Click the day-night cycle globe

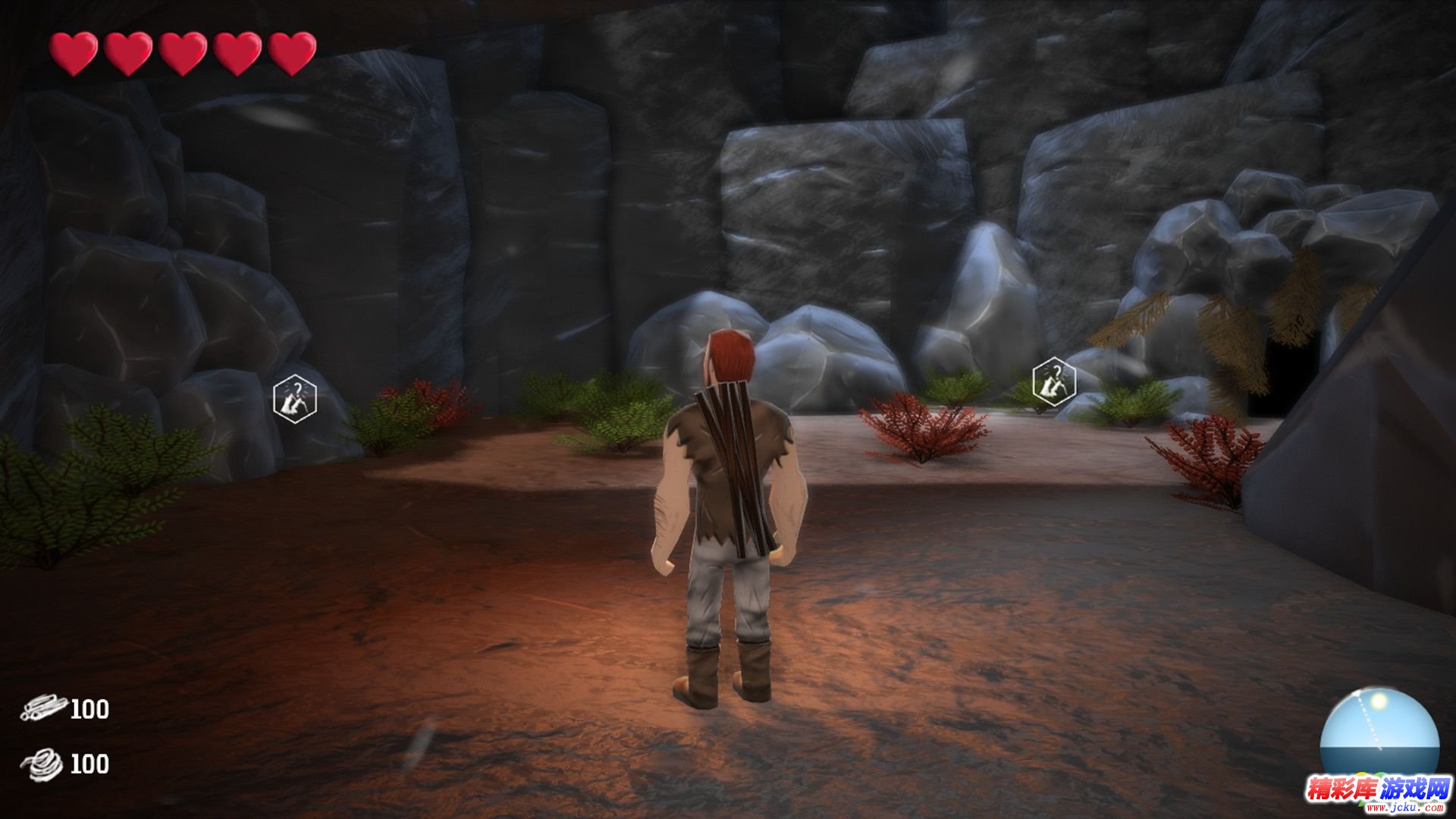coord(1379,732)
